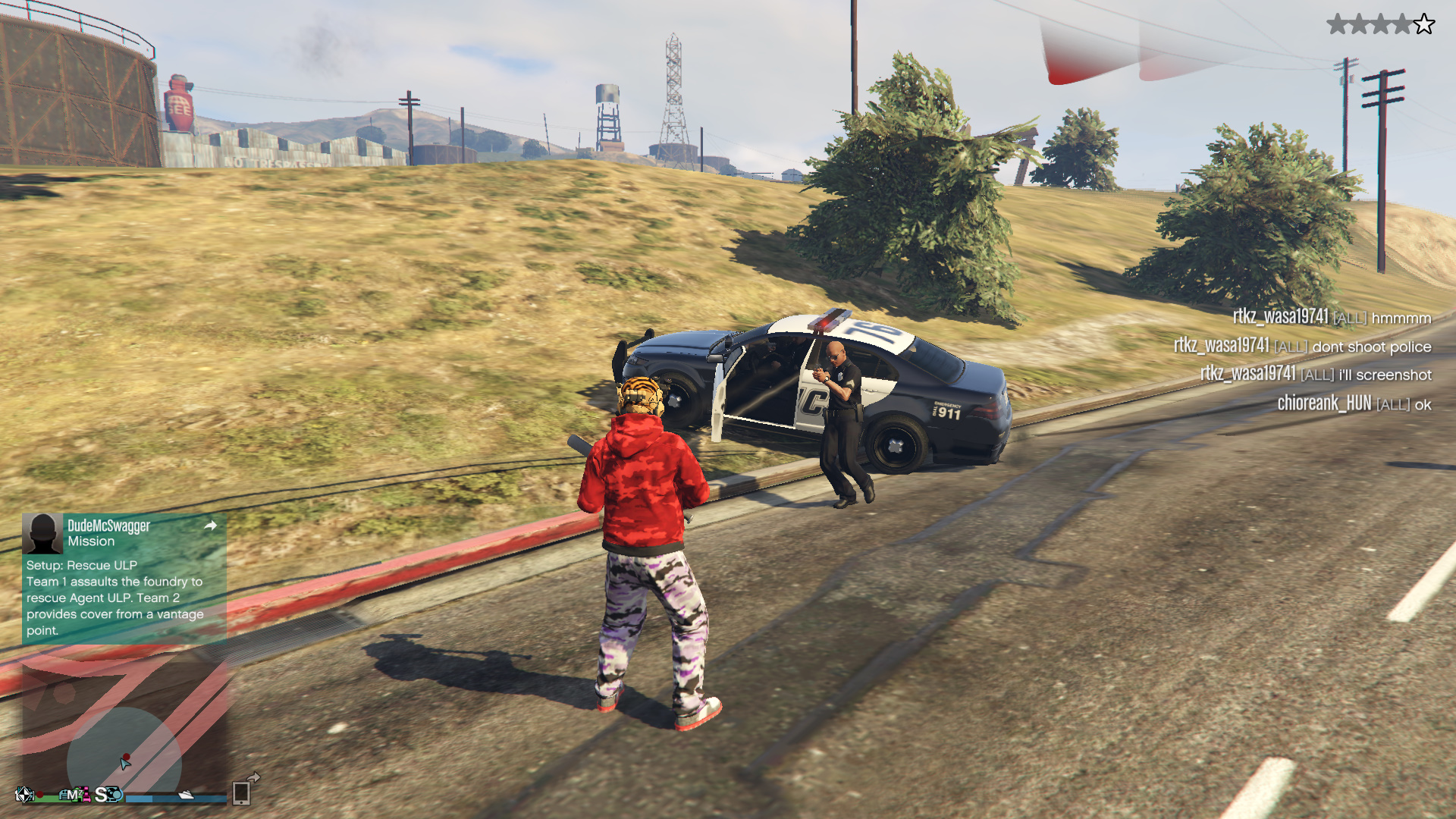Select the "i'll screenshot" chat line
This screenshot has width=1456, height=819.
click(x=1315, y=375)
